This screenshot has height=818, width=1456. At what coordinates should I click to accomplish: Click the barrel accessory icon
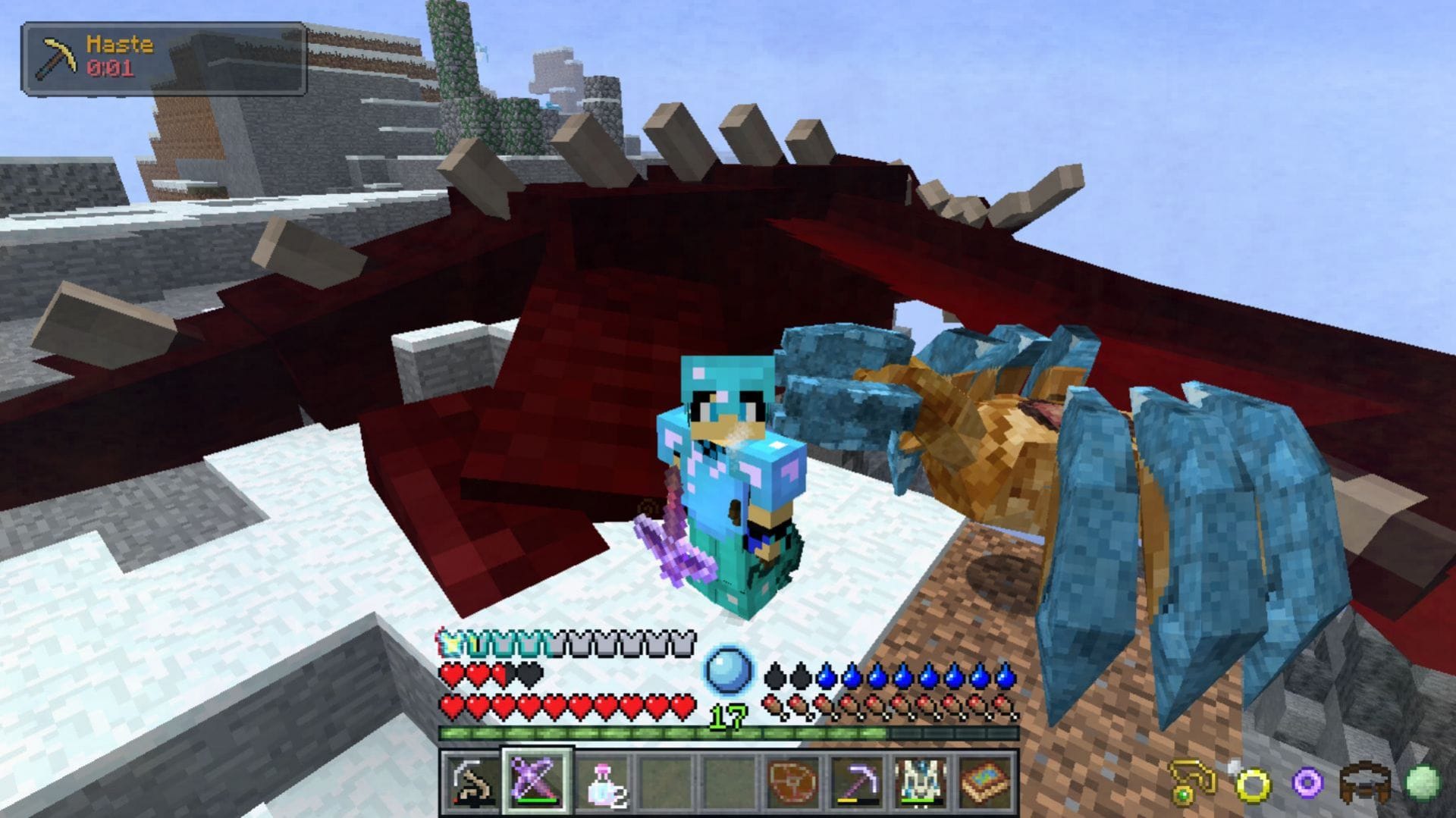coord(1365,781)
